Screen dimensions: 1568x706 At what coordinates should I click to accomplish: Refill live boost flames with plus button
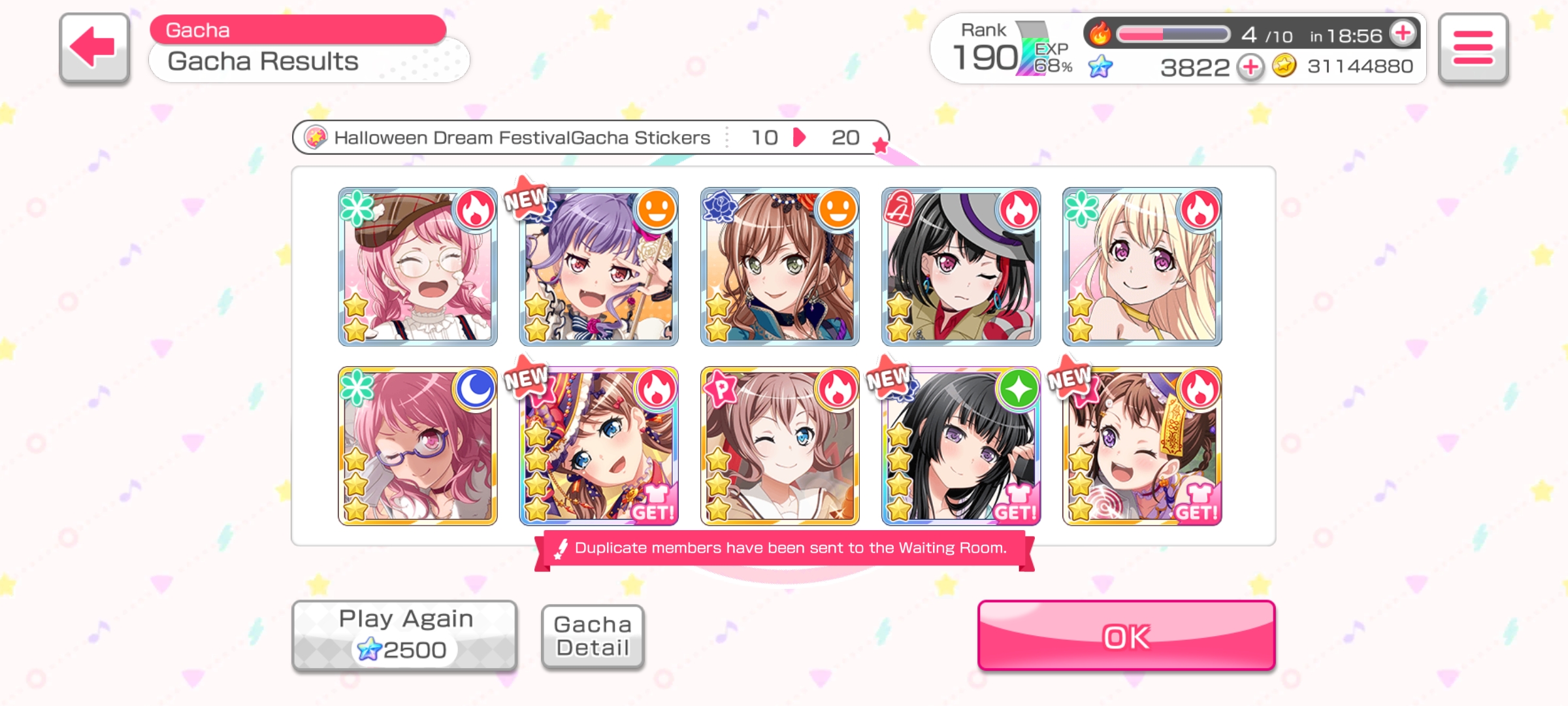pos(1403,33)
